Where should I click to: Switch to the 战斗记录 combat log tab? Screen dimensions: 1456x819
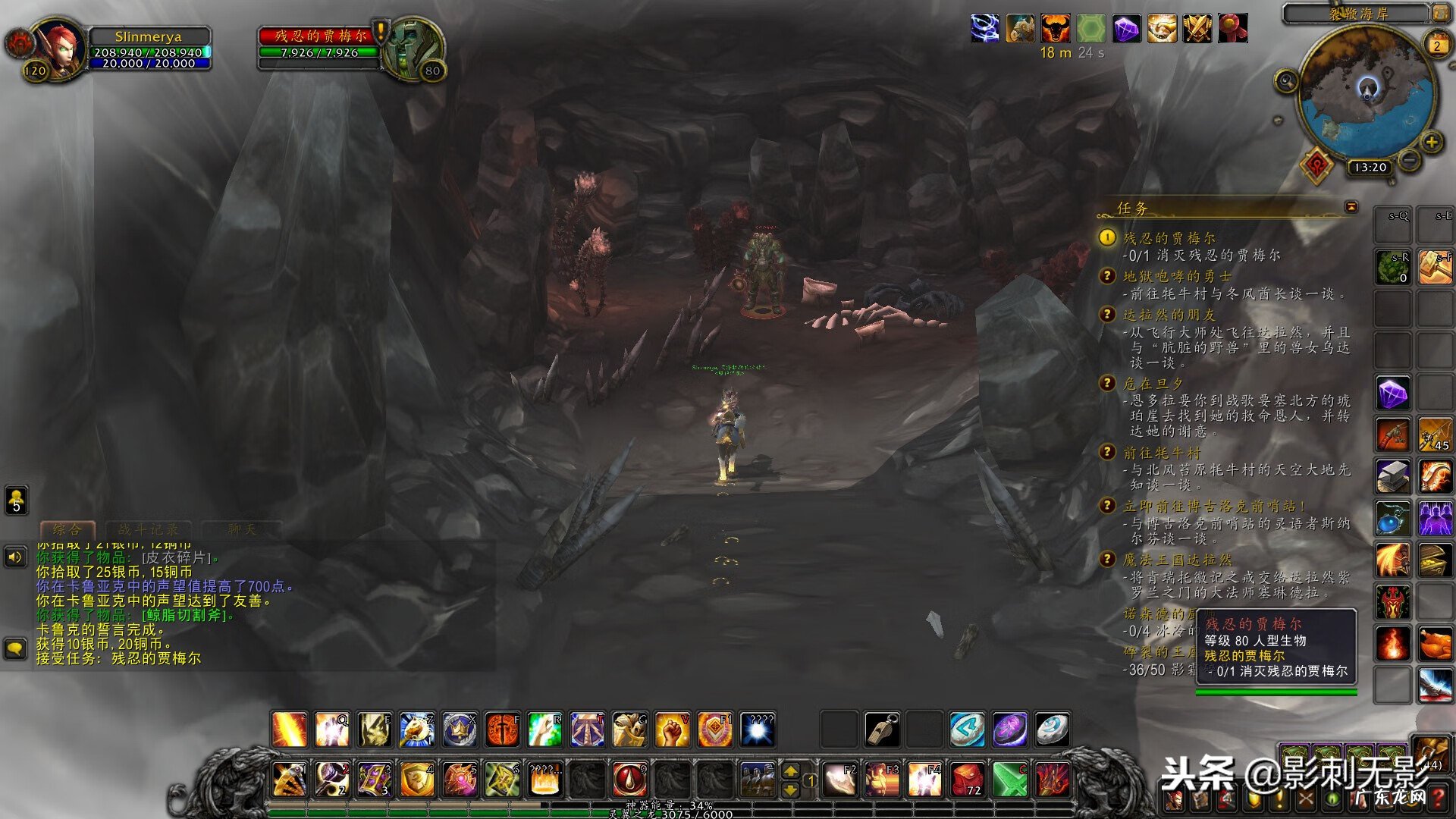coord(149,529)
